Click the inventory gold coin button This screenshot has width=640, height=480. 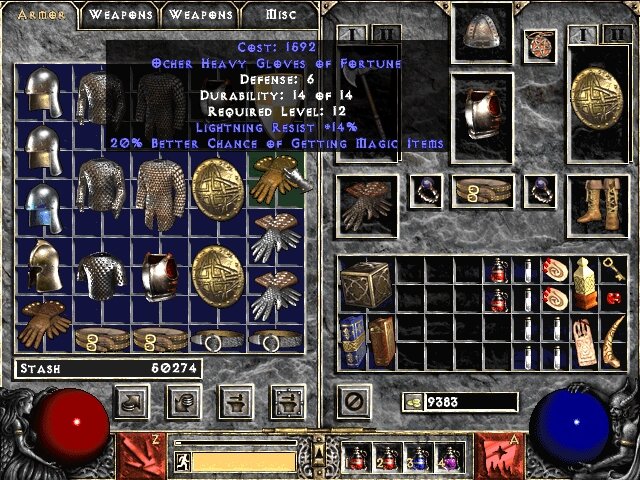412,402
